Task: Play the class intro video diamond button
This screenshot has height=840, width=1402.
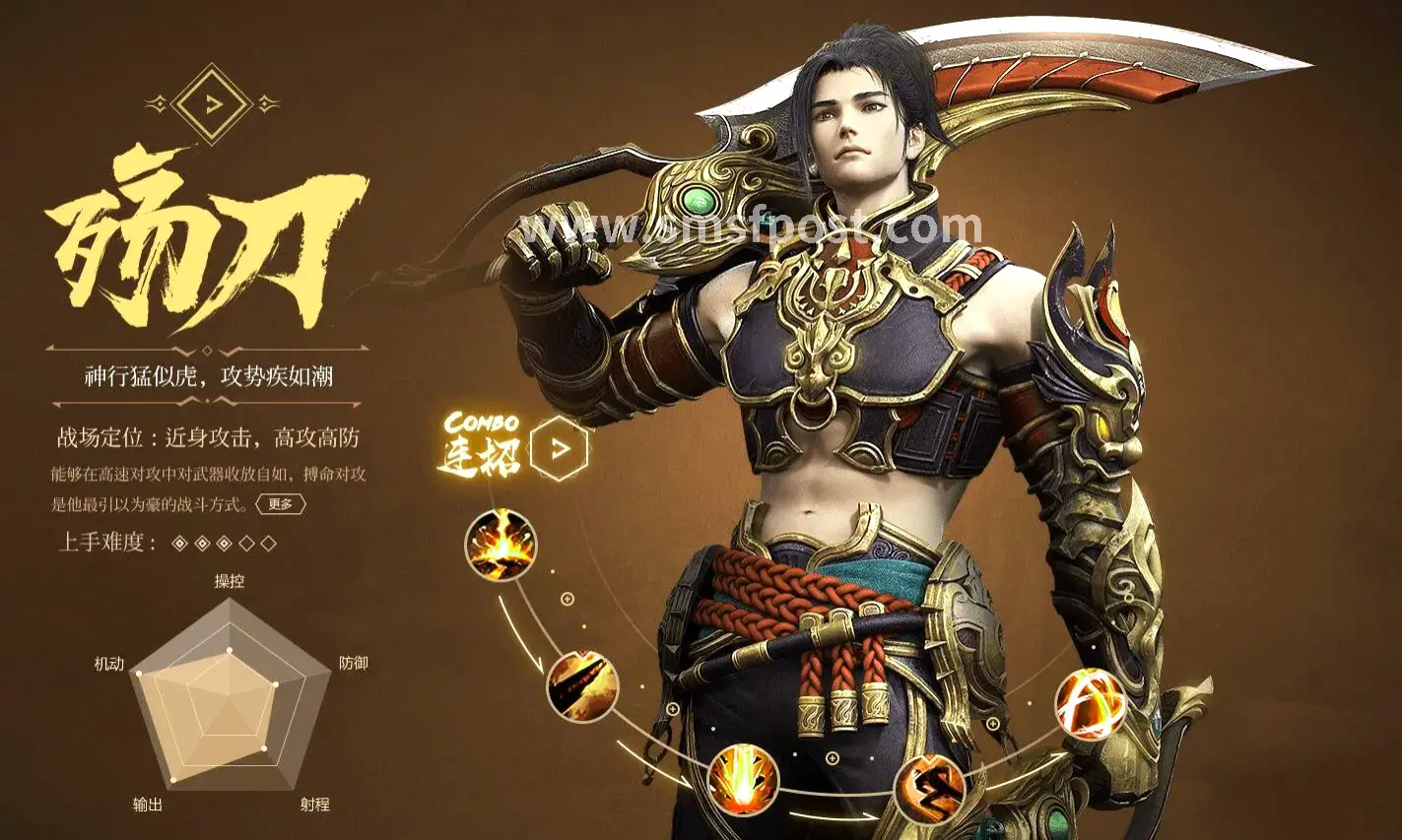Action: tap(211, 103)
